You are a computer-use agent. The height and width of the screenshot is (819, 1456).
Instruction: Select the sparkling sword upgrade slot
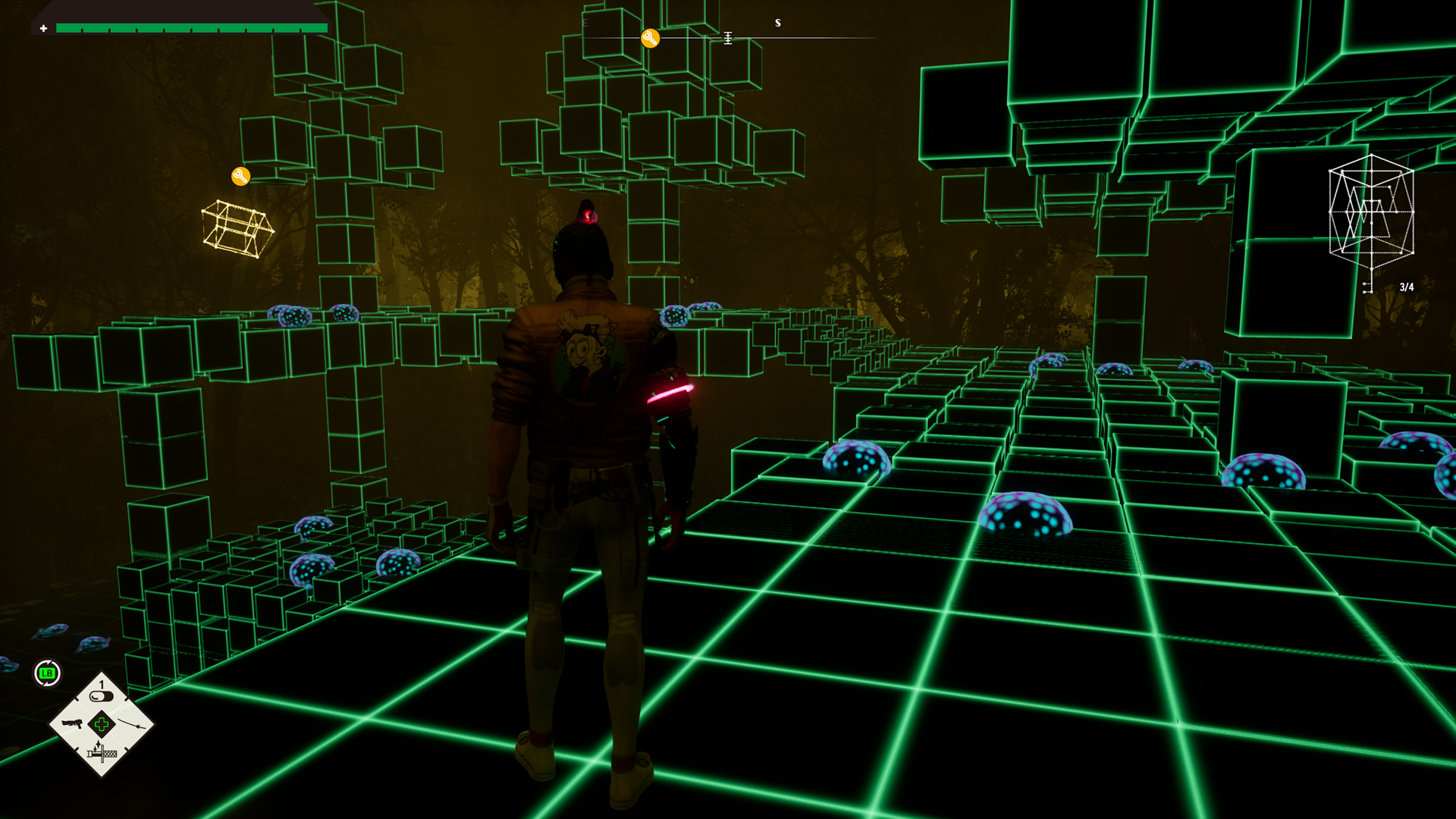pyautogui.click(x=102, y=752)
